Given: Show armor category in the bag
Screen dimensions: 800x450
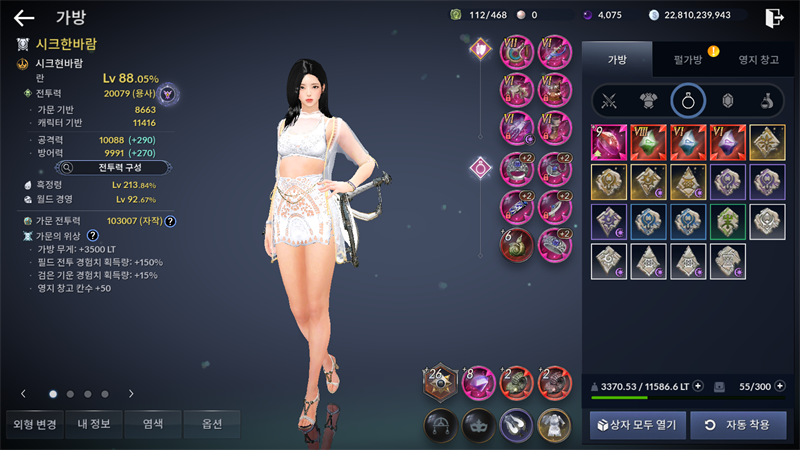Looking at the screenshot, I should tap(647, 100).
